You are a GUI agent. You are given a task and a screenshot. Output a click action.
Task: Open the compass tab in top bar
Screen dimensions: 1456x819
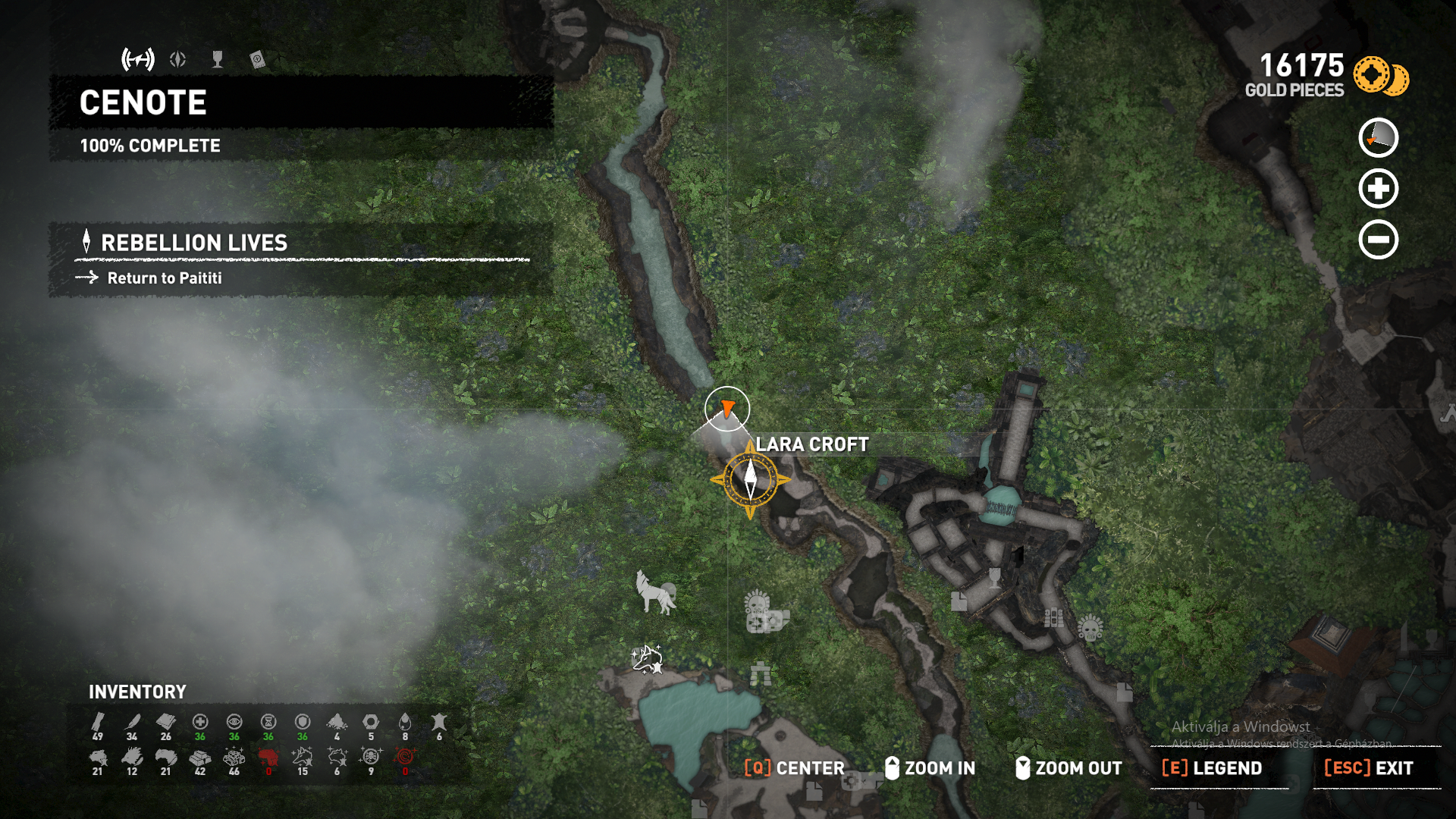[178, 59]
